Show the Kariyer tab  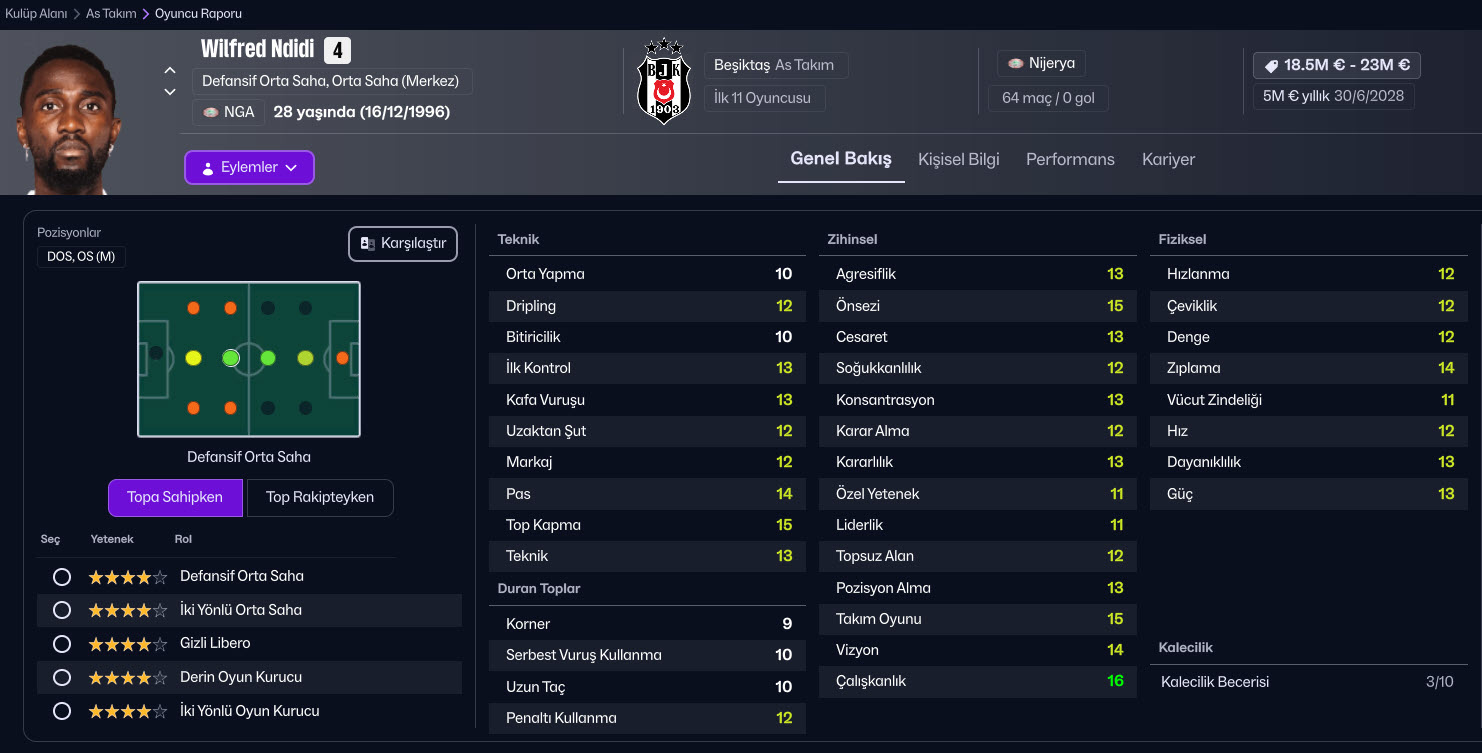coord(1168,159)
